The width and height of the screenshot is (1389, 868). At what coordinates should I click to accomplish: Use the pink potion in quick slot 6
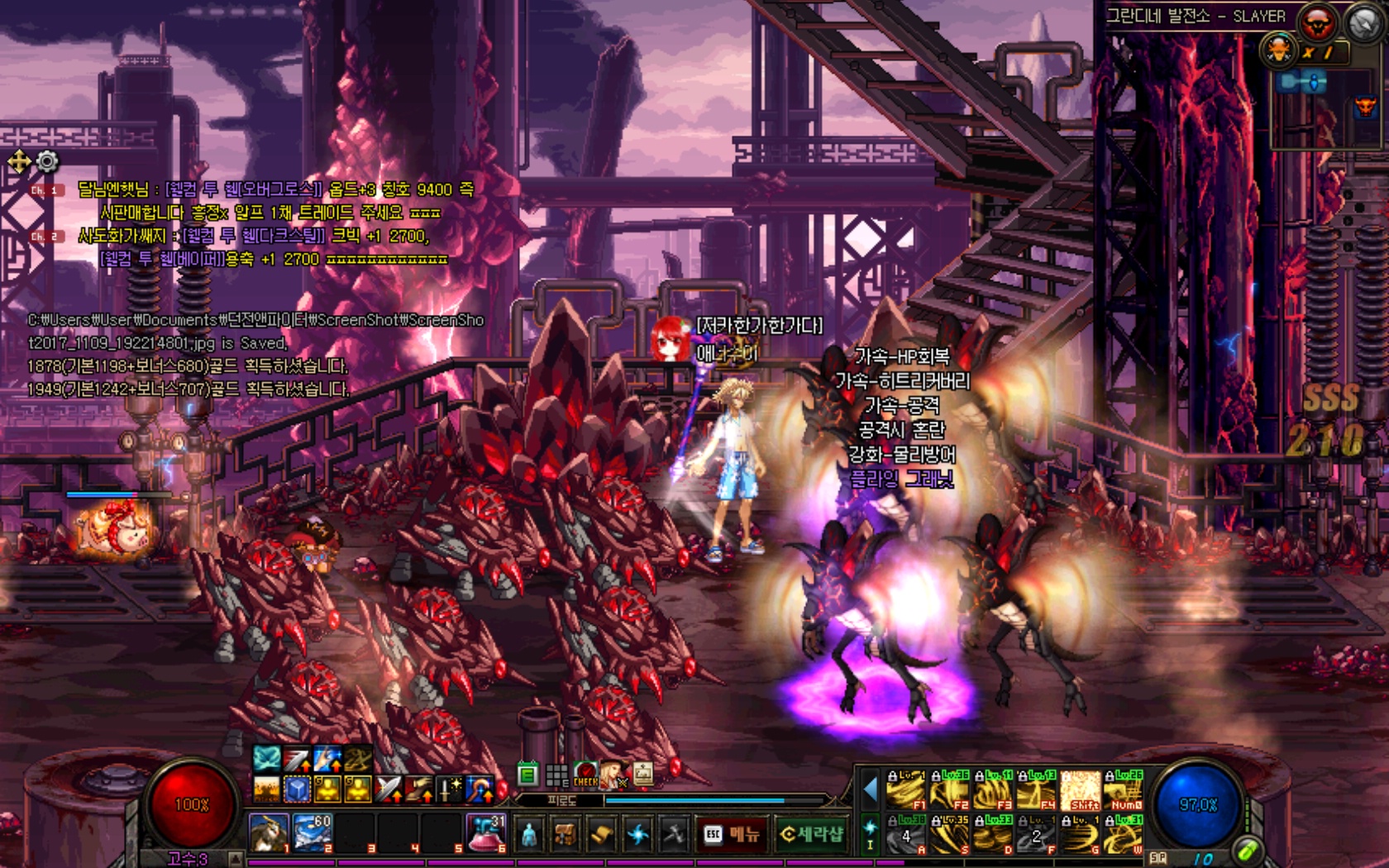point(486,832)
